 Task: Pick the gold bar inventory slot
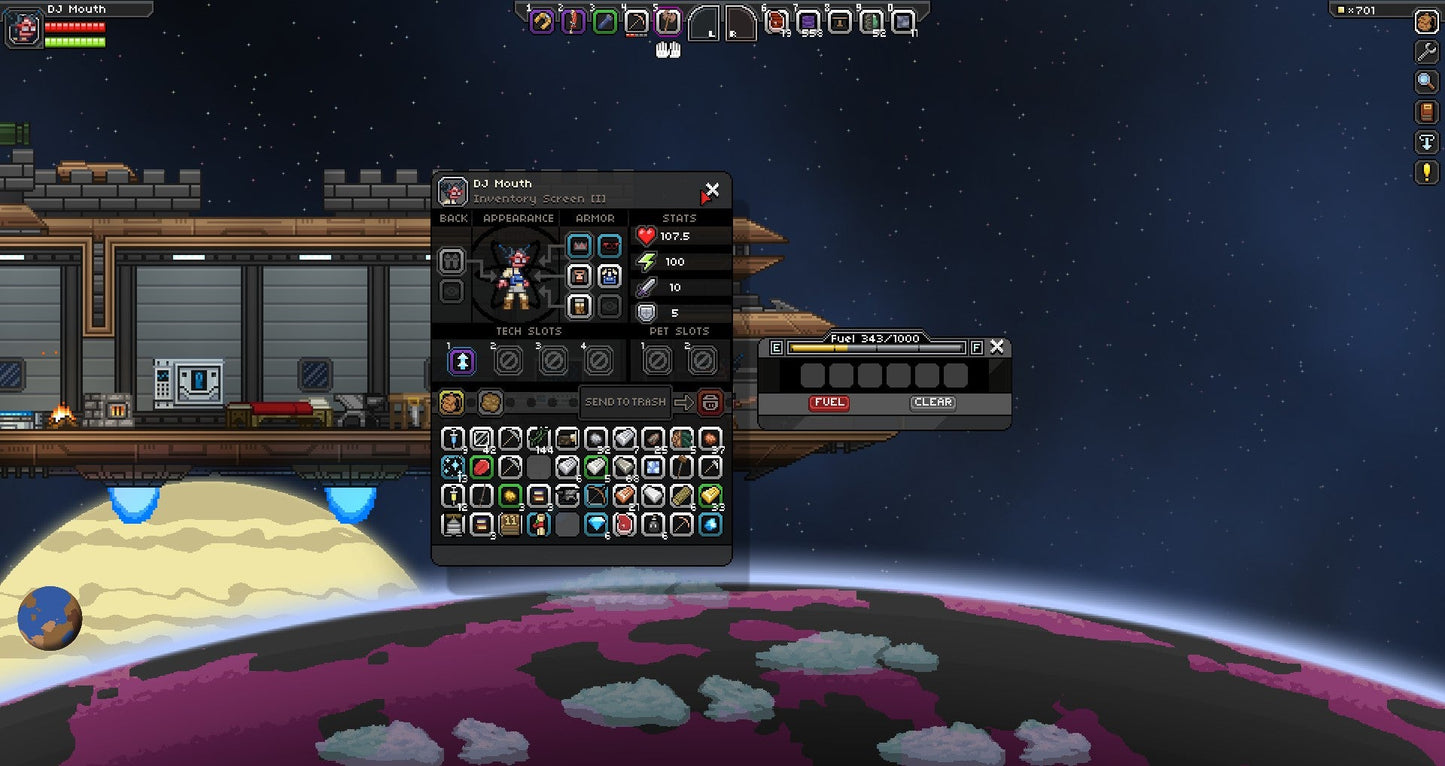(x=710, y=496)
